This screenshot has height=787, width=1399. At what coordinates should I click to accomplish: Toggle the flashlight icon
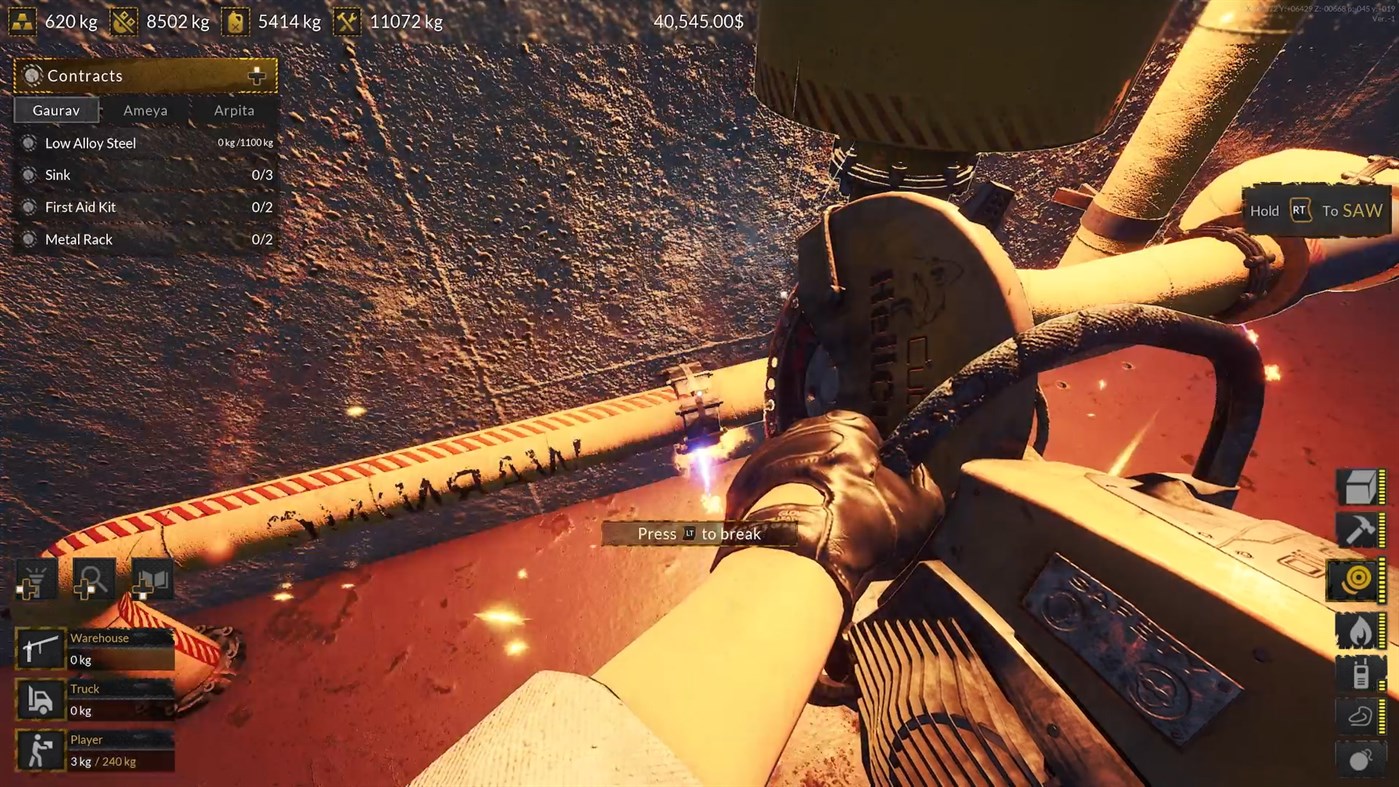pos(35,580)
